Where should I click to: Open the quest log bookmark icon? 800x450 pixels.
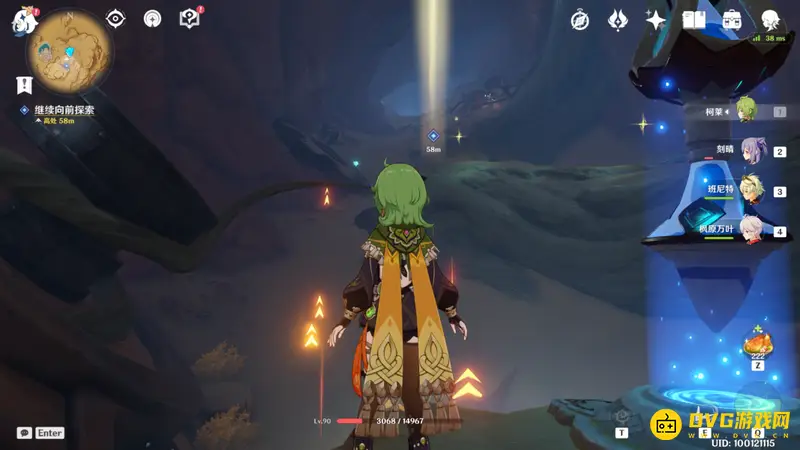(23, 85)
